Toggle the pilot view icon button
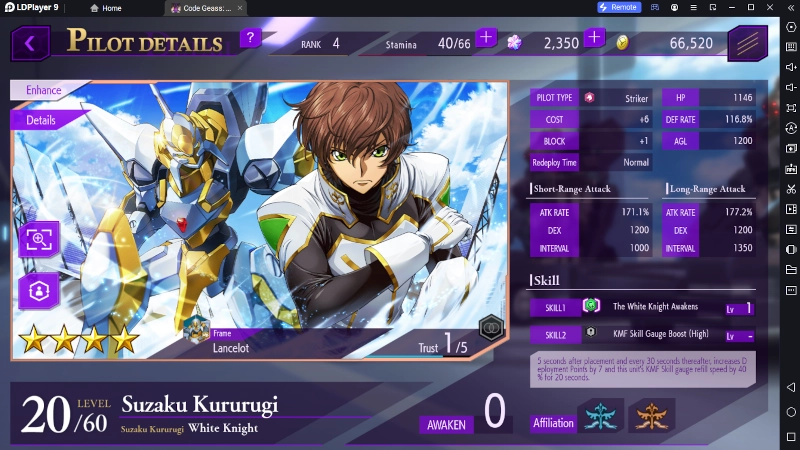This screenshot has width=800, height=450. (x=40, y=290)
